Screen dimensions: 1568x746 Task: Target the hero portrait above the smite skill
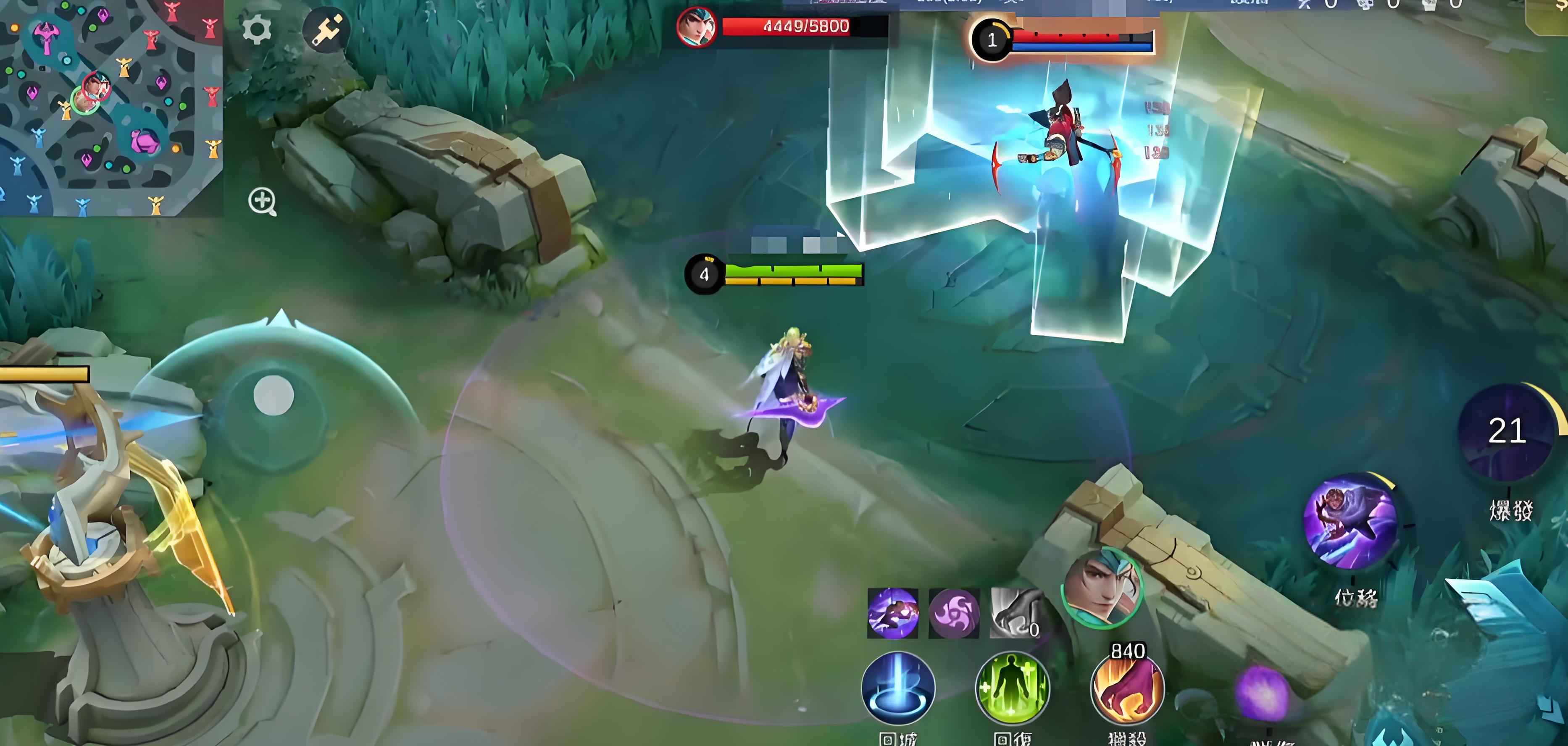pyautogui.click(x=1102, y=587)
